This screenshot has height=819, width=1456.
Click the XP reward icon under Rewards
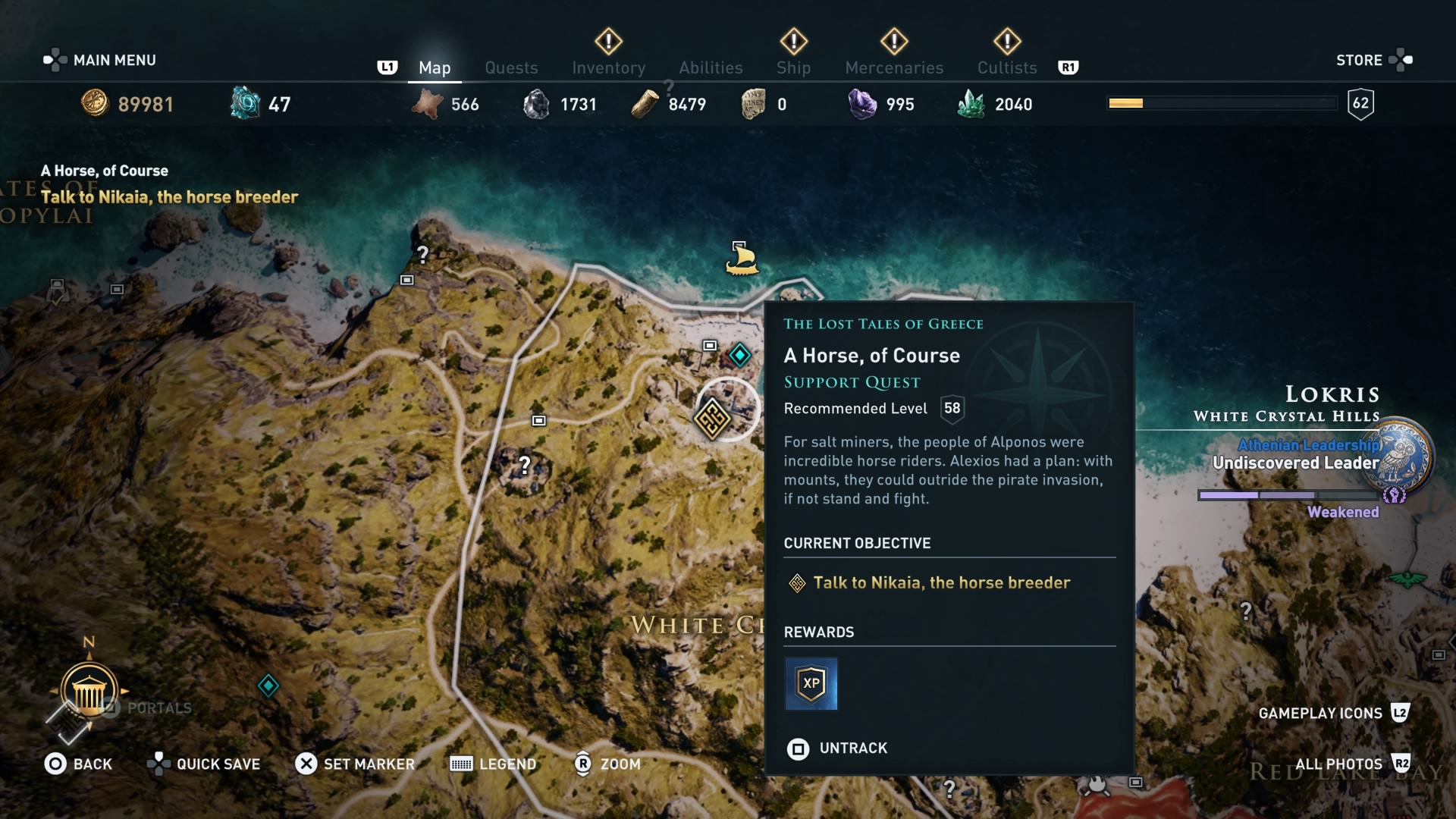point(811,683)
